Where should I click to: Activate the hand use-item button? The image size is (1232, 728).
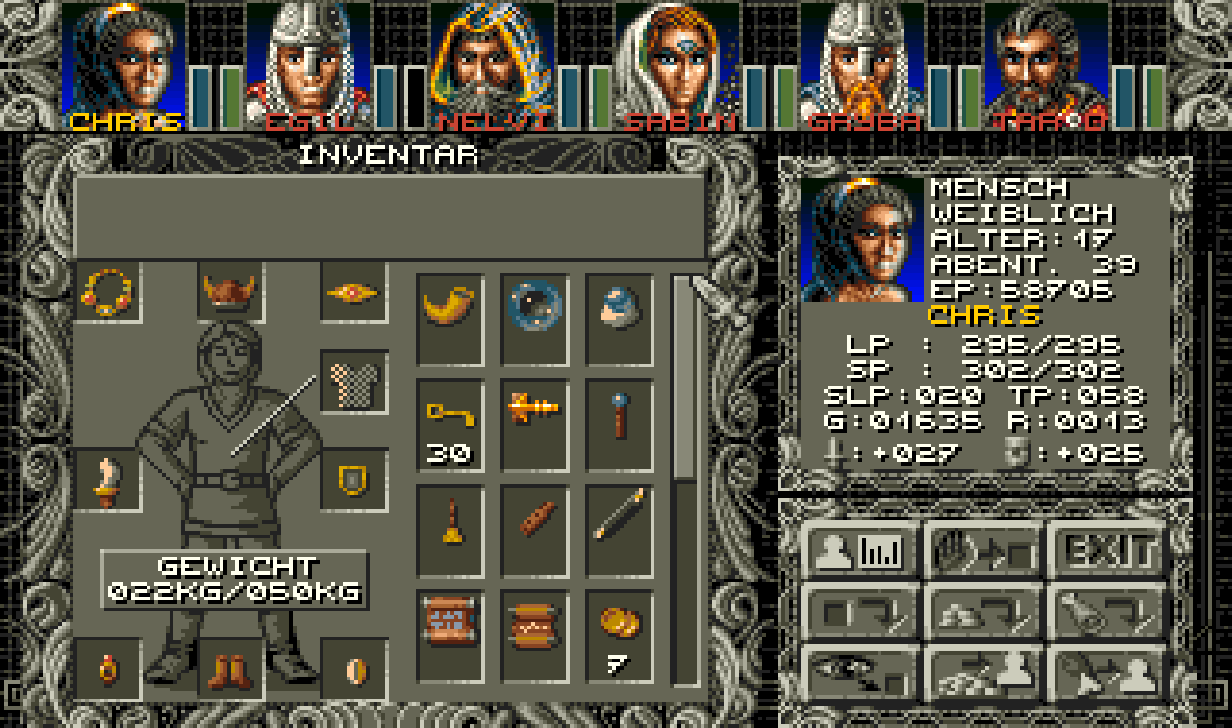(x=984, y=549)
